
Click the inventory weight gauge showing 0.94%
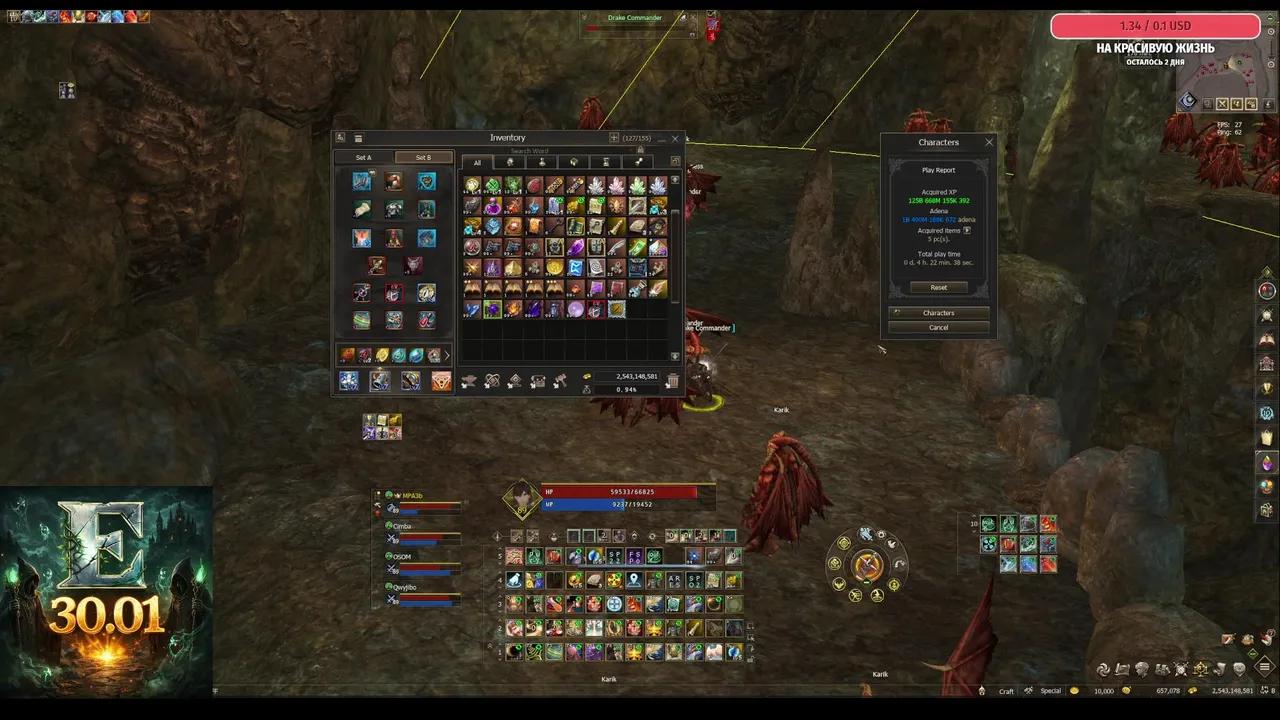coord(626,389)
